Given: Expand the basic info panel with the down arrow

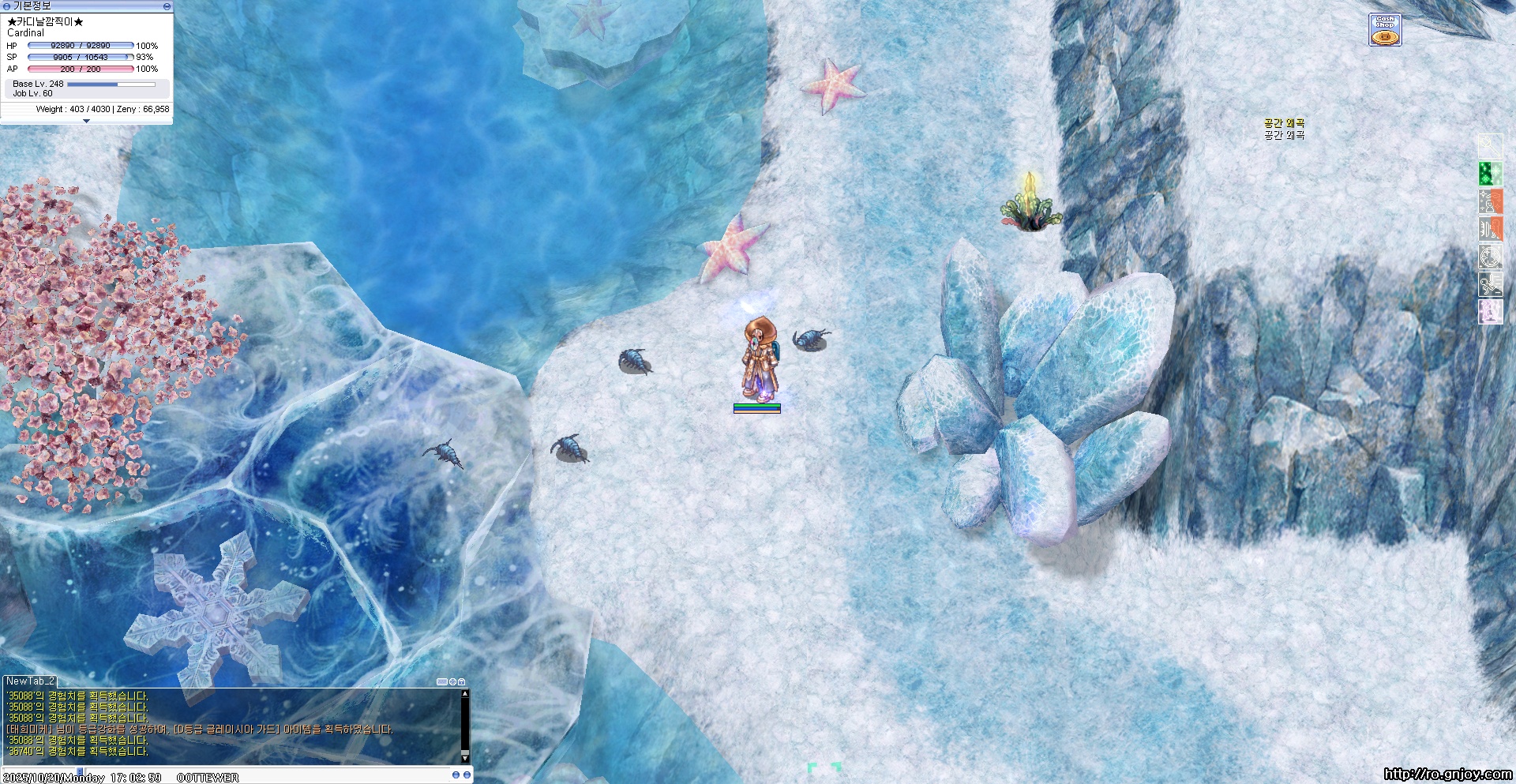Looking at the screenshot, I should pos(86,121).
